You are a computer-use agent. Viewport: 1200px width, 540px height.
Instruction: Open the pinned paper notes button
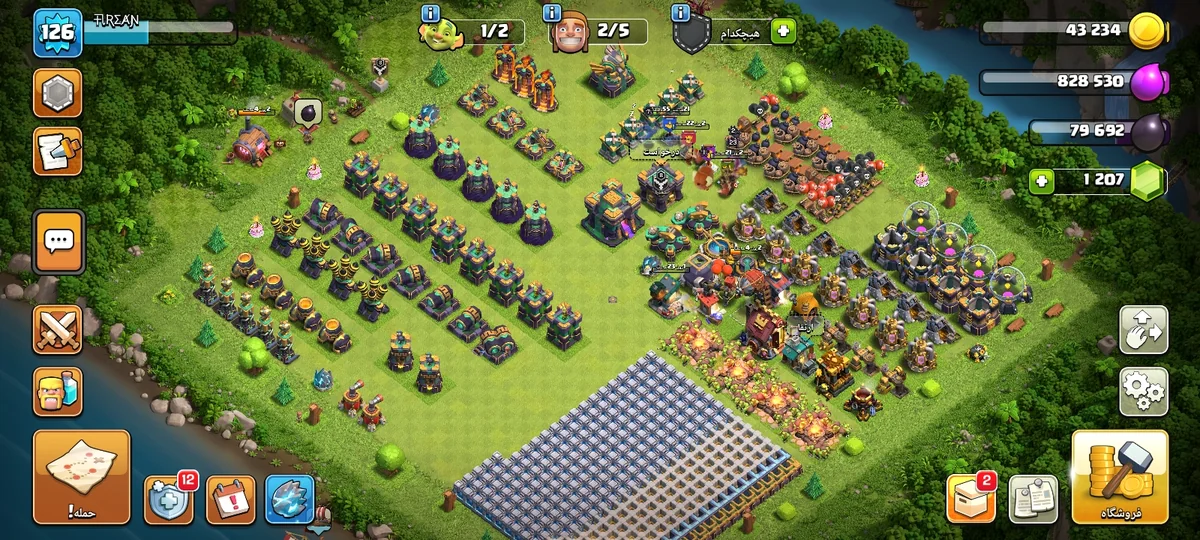(1033, 497)
